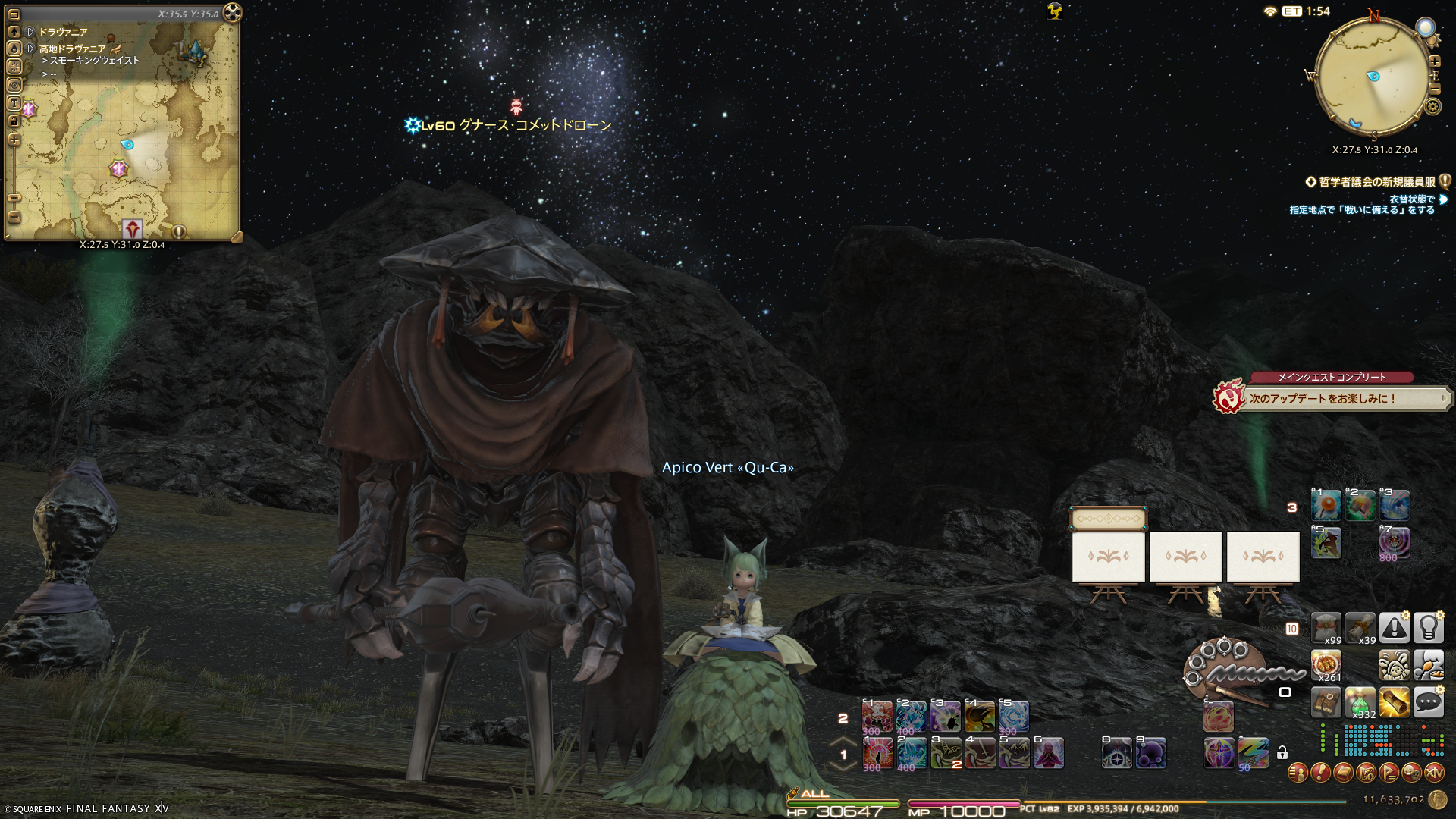Select the first blank canvas easel

pos(1108,557)
